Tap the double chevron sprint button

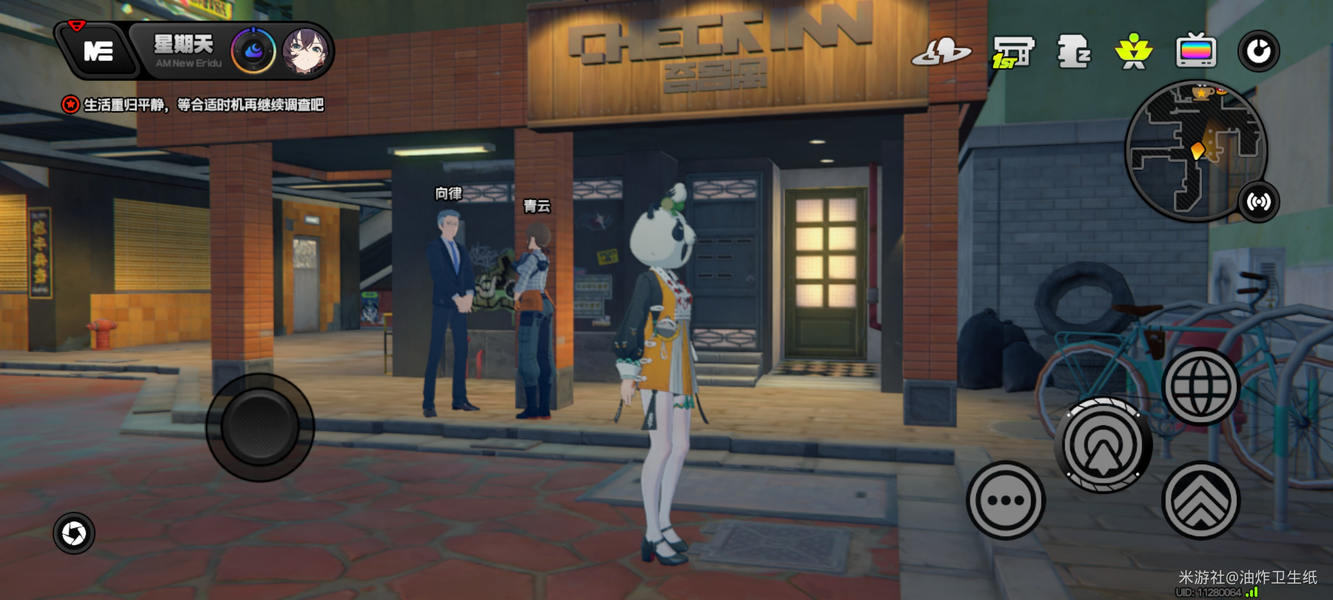click(x=1201, y=500)
